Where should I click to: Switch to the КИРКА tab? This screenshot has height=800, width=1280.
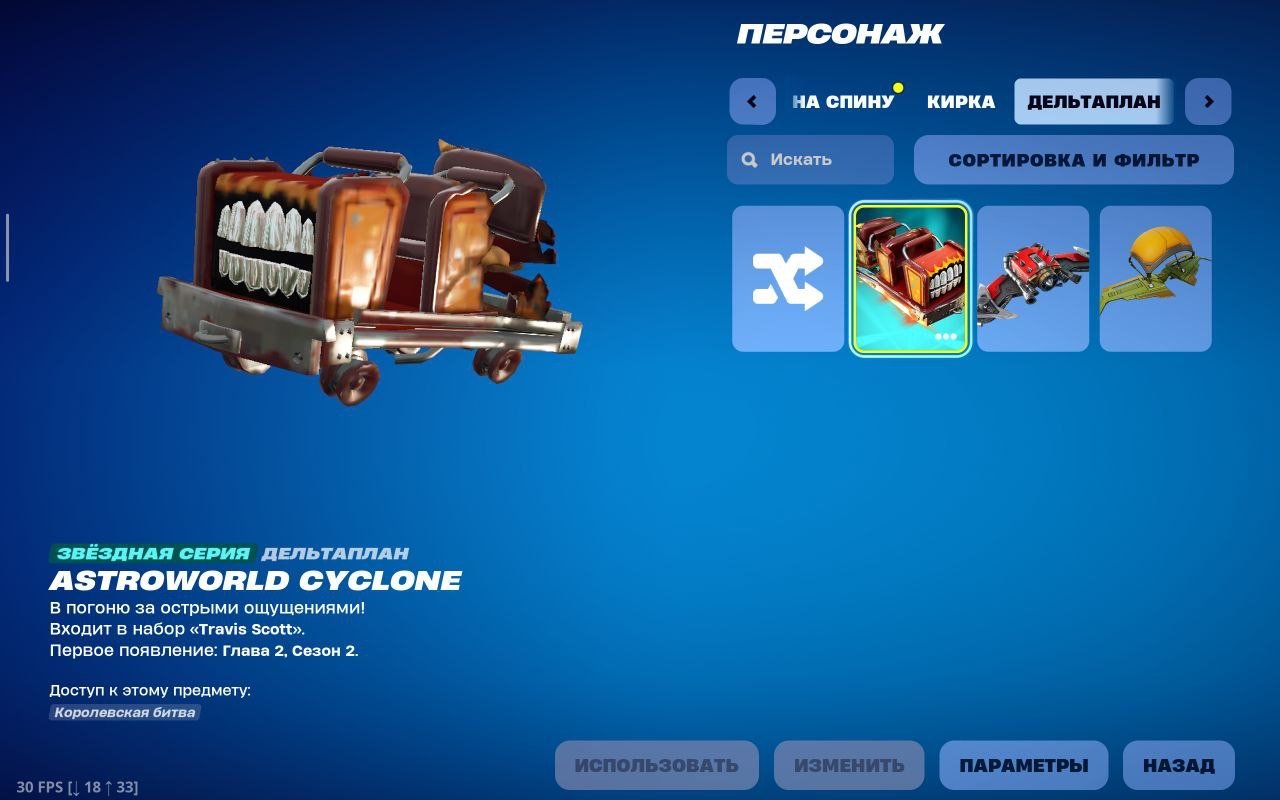click(x=961, y=102)
